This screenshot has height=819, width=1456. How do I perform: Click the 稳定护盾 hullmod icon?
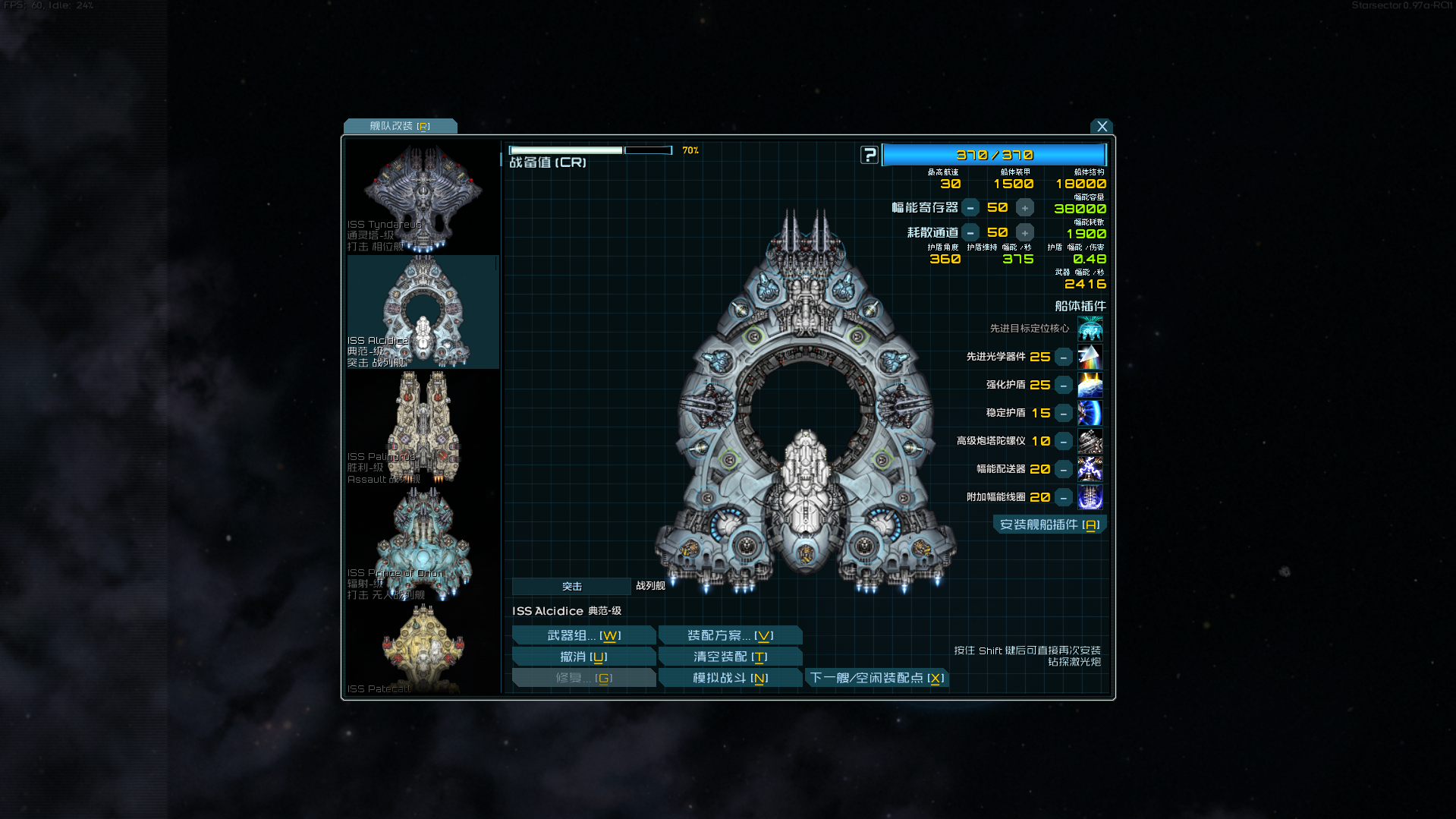click(1090, 413)
